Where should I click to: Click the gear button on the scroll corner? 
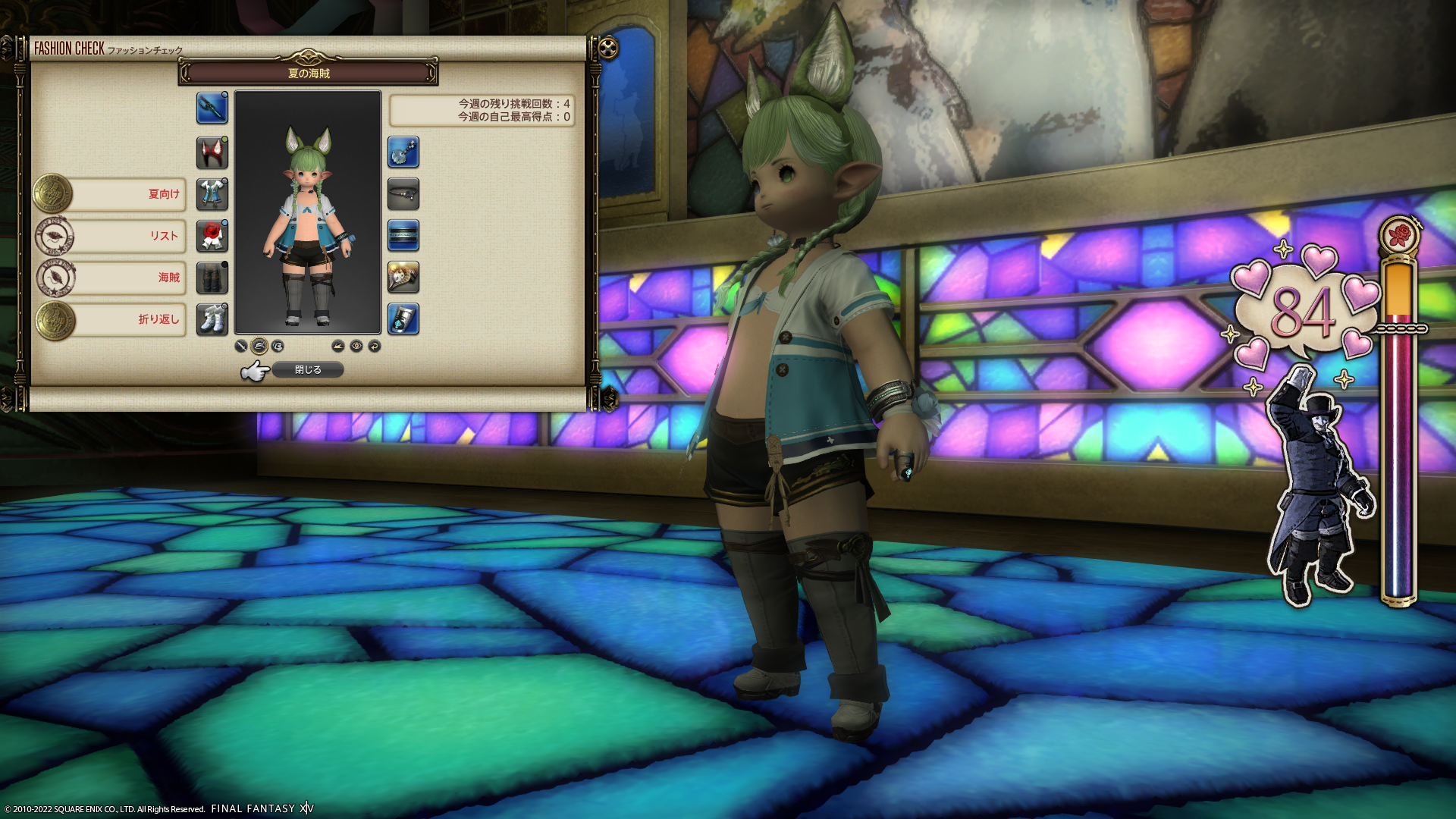[x=608, y=49]
